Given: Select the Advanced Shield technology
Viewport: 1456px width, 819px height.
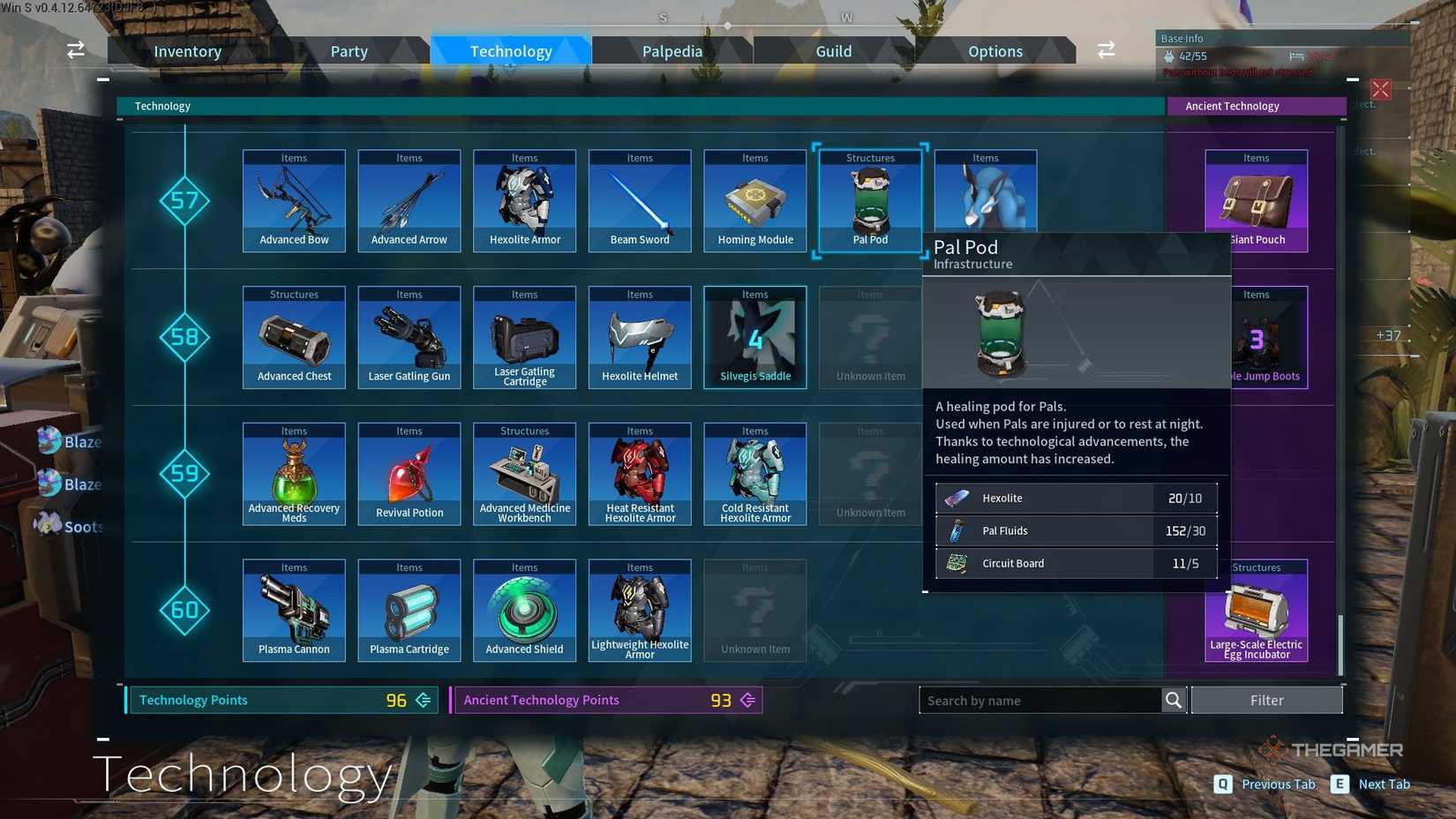Looking at the screenshot, I should click(x=524, y=609).
